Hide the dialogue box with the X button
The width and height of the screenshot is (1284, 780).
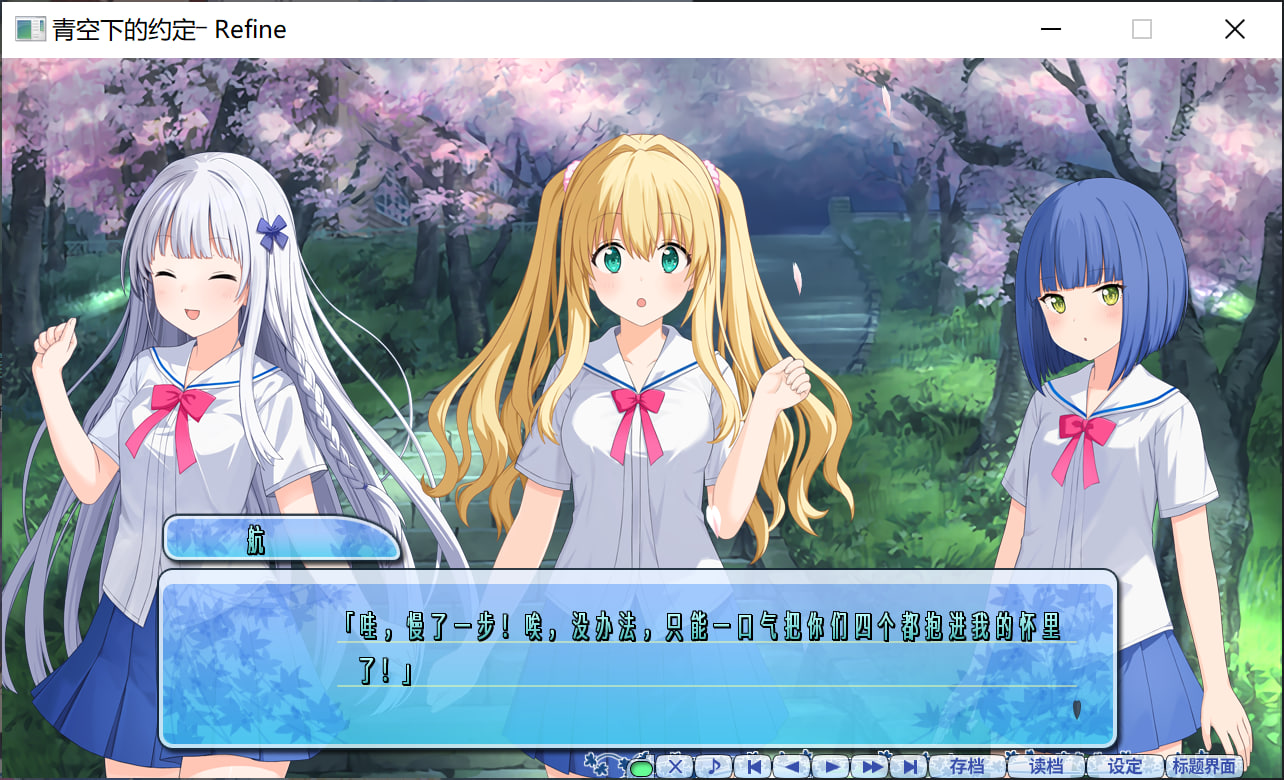[675, 767]
